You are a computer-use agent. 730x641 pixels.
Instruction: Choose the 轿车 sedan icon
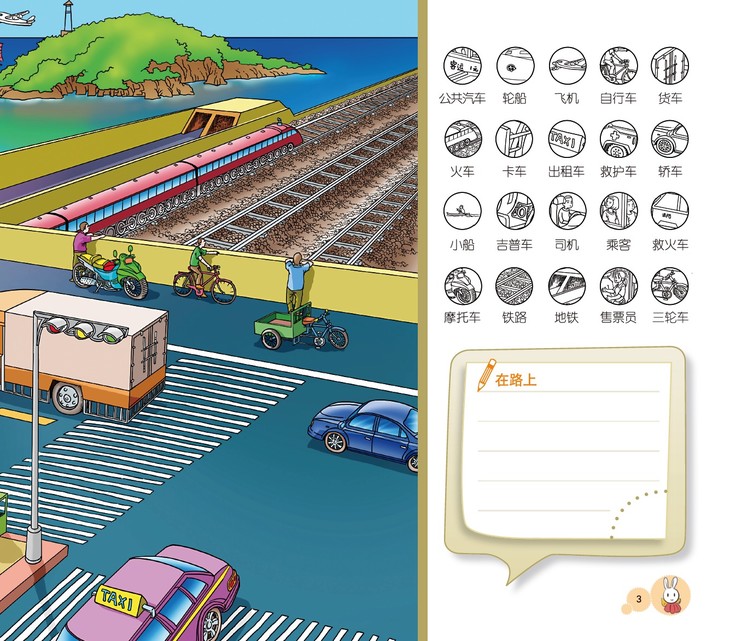670,138
